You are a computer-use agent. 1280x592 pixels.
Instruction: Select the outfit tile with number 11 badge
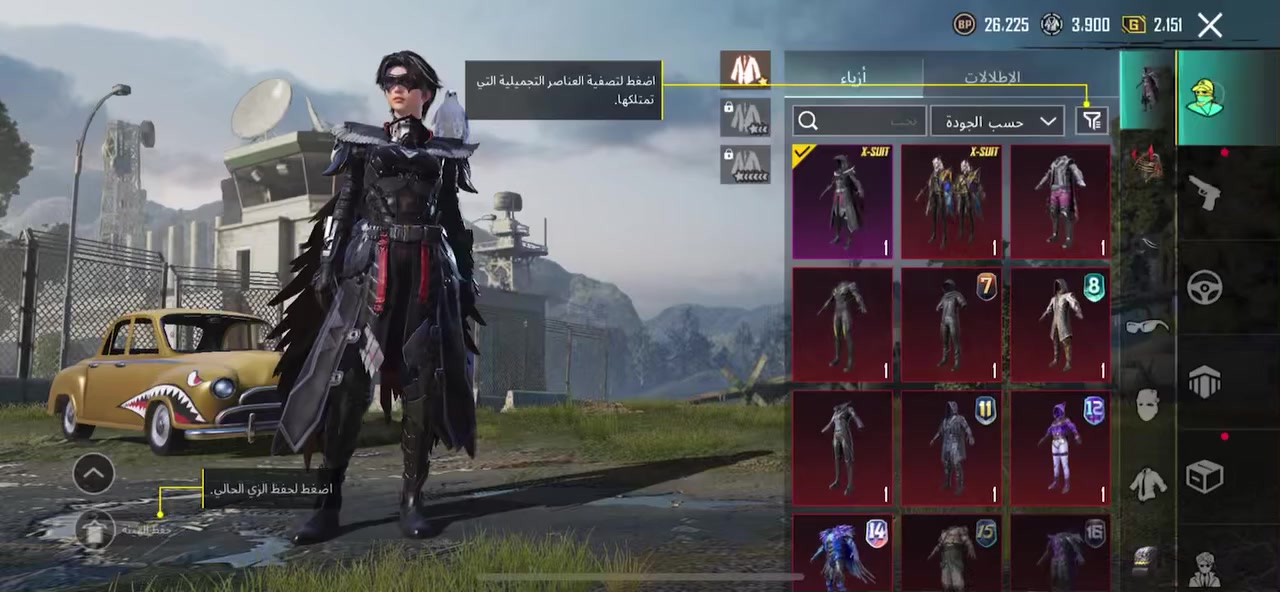pos(951,447)
